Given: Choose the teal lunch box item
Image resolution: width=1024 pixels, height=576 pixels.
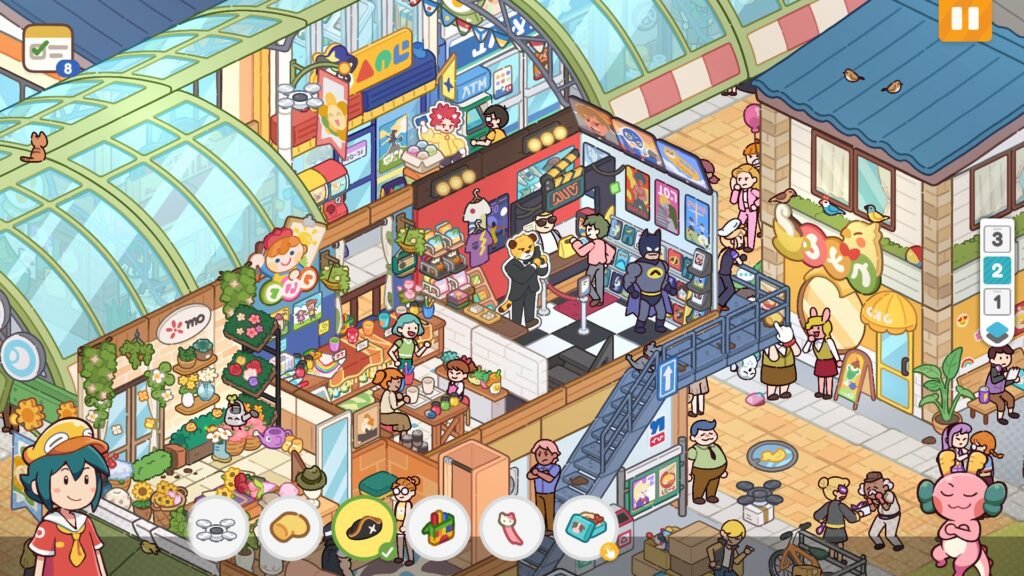Looking at the screenshot, I should (585, 527).
